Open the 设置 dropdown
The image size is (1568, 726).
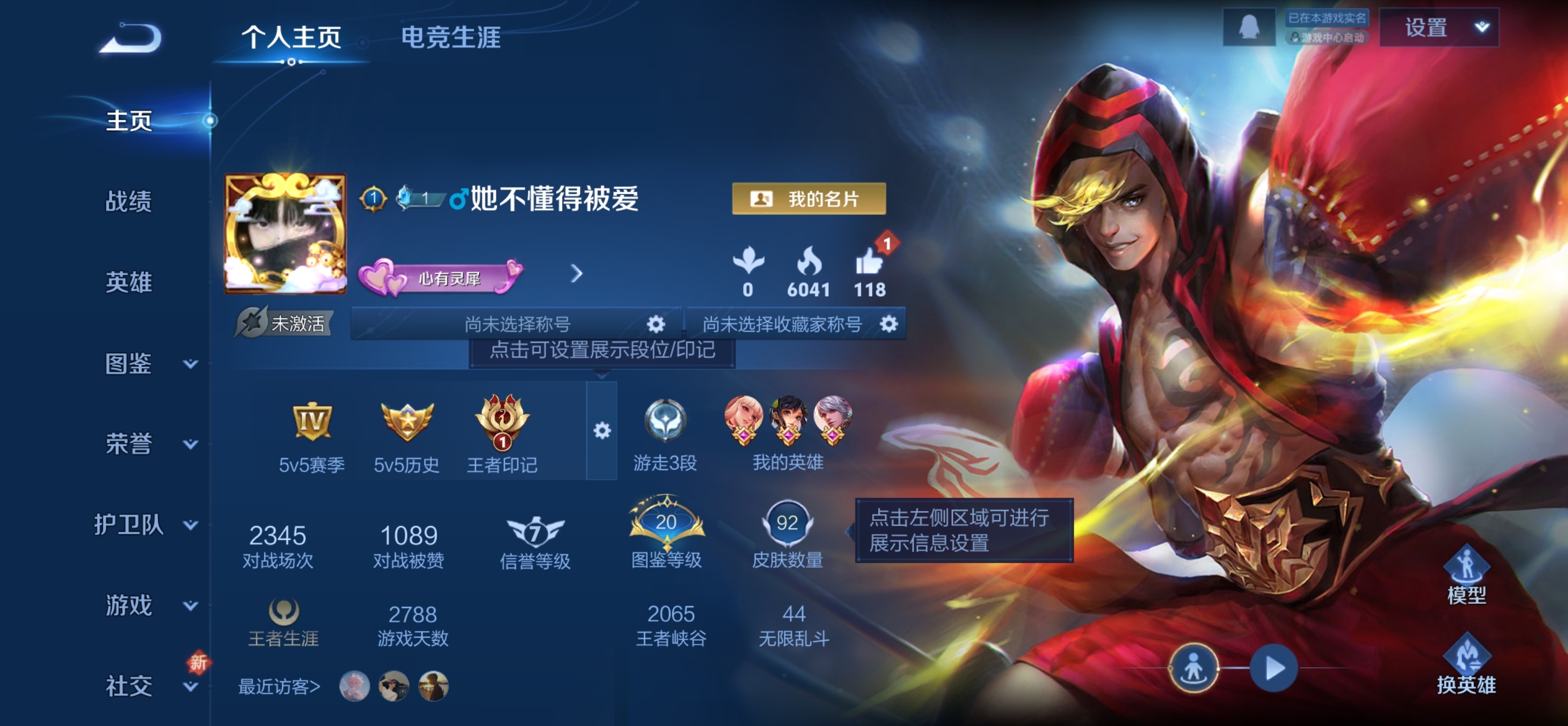[x=1438, y=28]
